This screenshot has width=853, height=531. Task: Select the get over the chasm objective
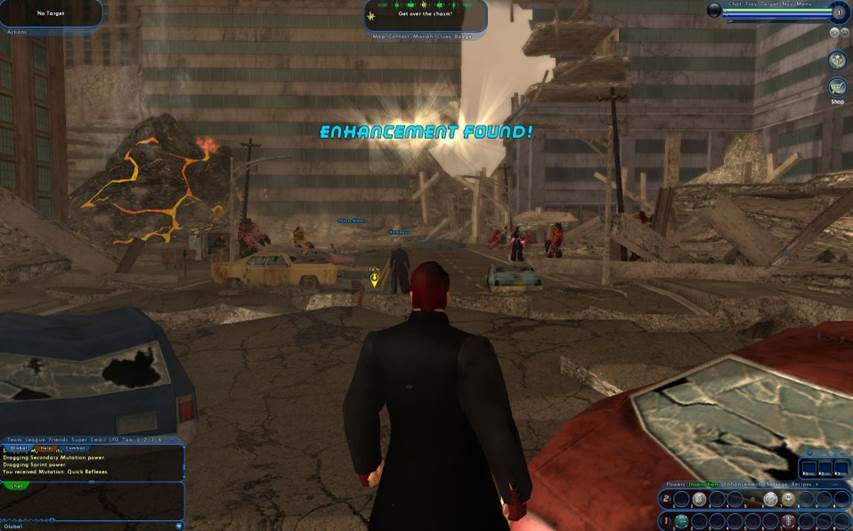[x=424, y=14]
